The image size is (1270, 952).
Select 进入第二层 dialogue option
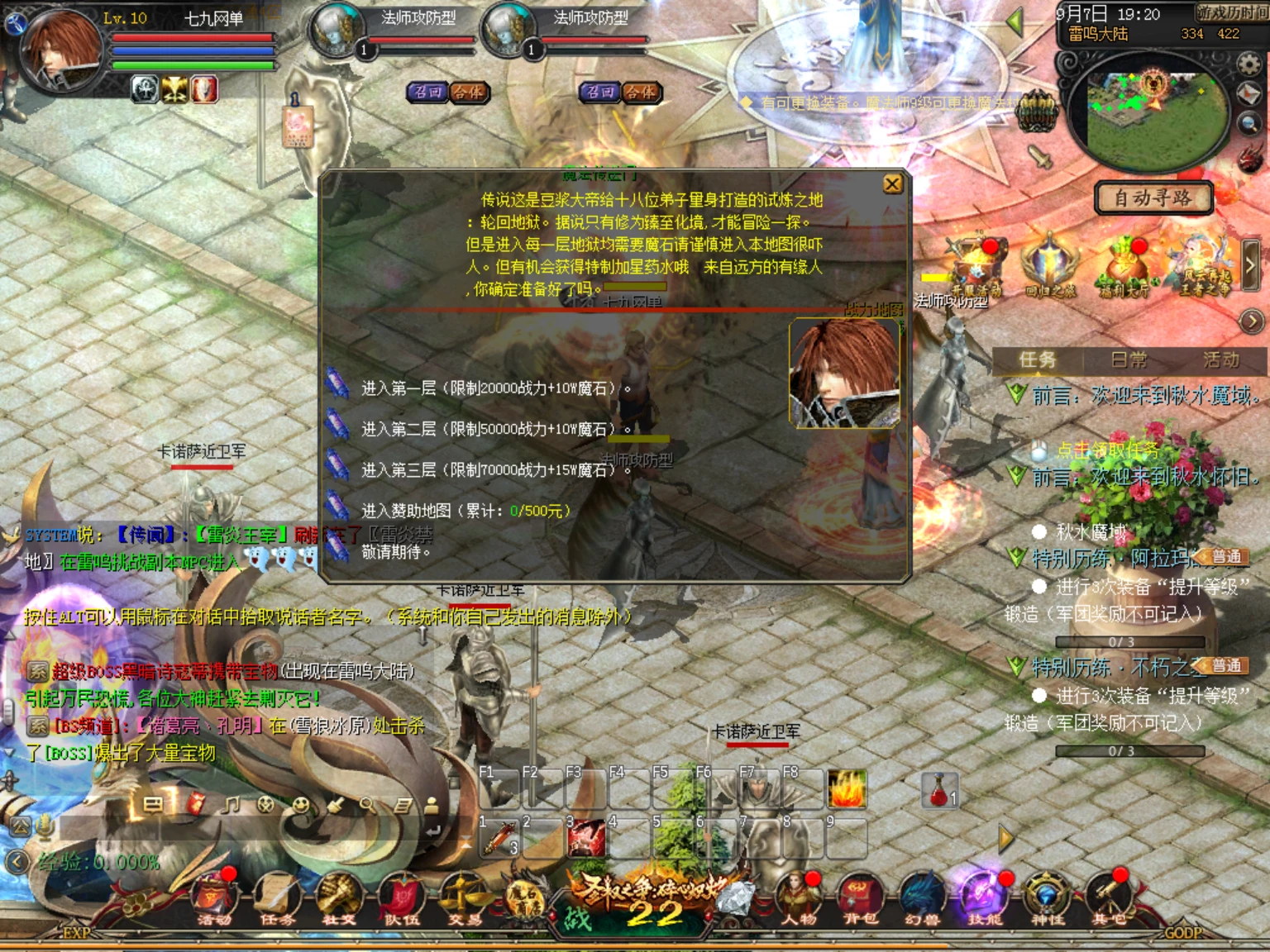coord(494,429)
